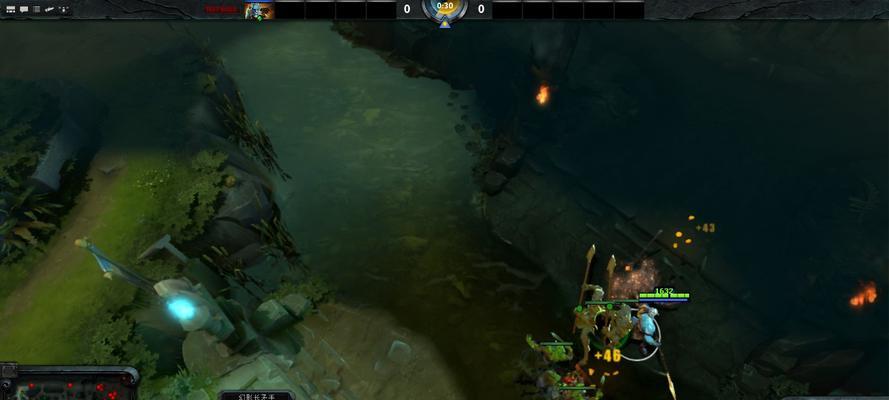The image size is (889, 400).
Task: Click the minimap panel
Action: click(x=68, y=386)
